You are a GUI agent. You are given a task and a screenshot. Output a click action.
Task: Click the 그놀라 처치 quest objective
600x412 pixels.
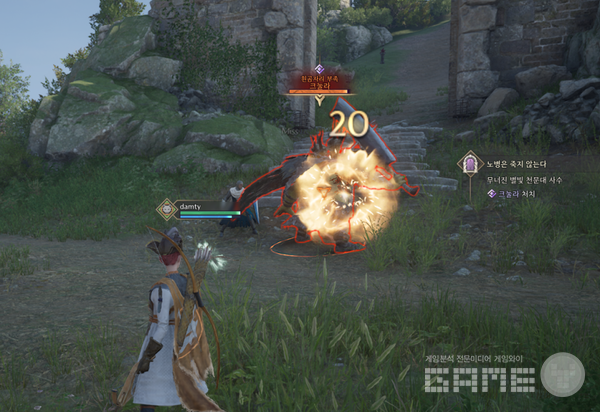(520, 193)
